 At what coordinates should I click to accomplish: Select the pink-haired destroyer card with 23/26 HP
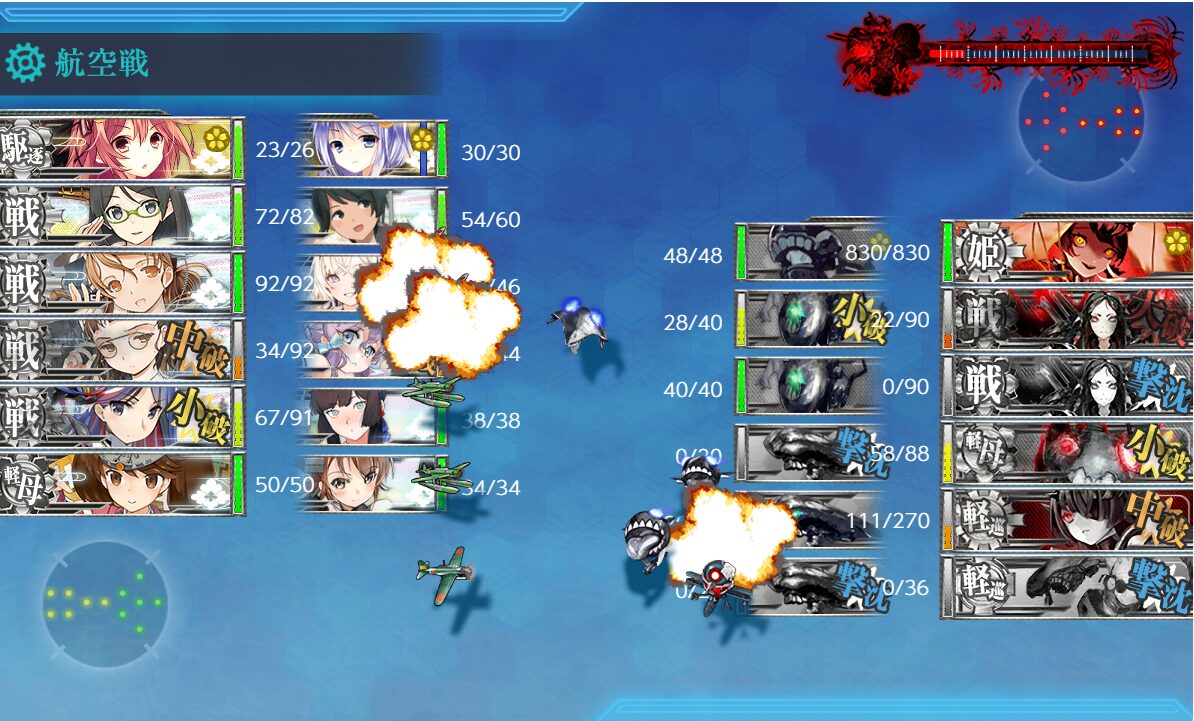[x=122, y=148]
